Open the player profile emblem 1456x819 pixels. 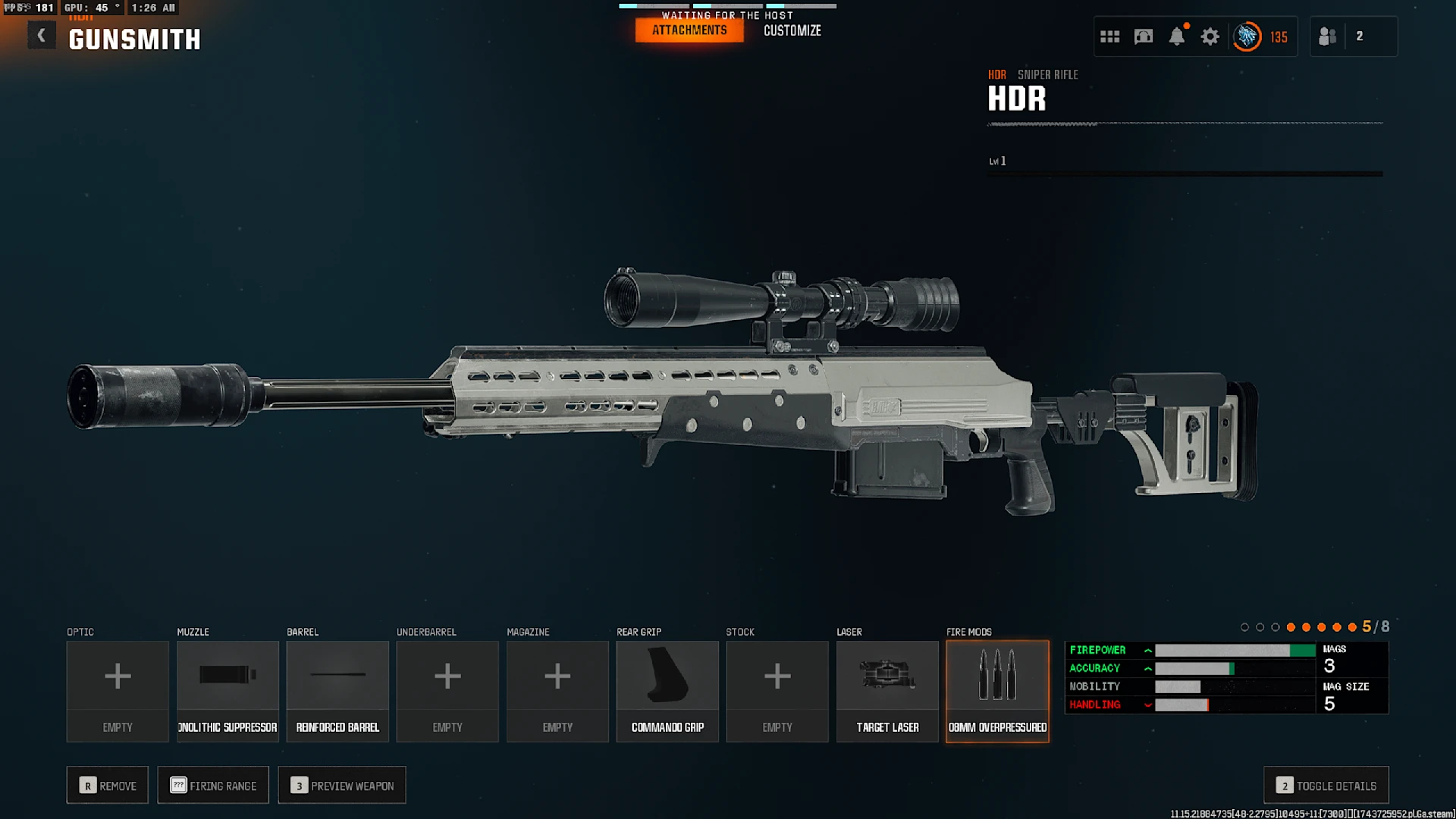click(1247, 36)
